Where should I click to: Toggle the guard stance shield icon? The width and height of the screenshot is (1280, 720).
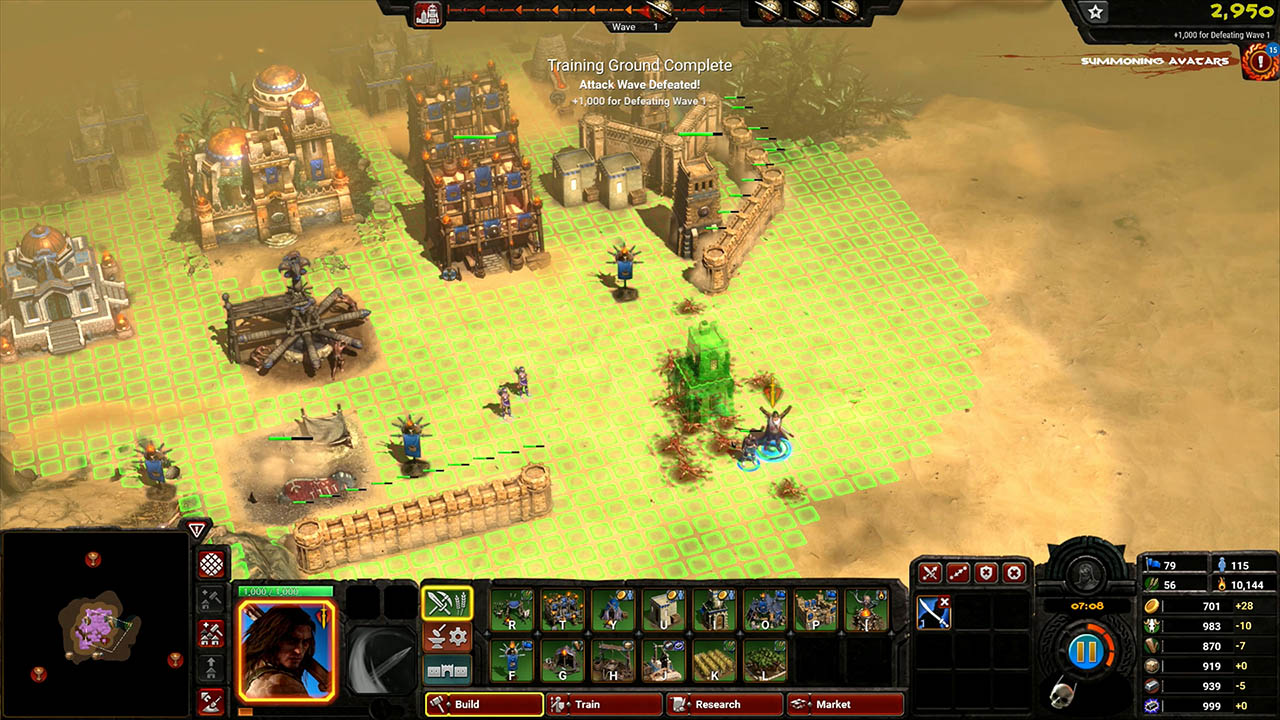(986, 572)
